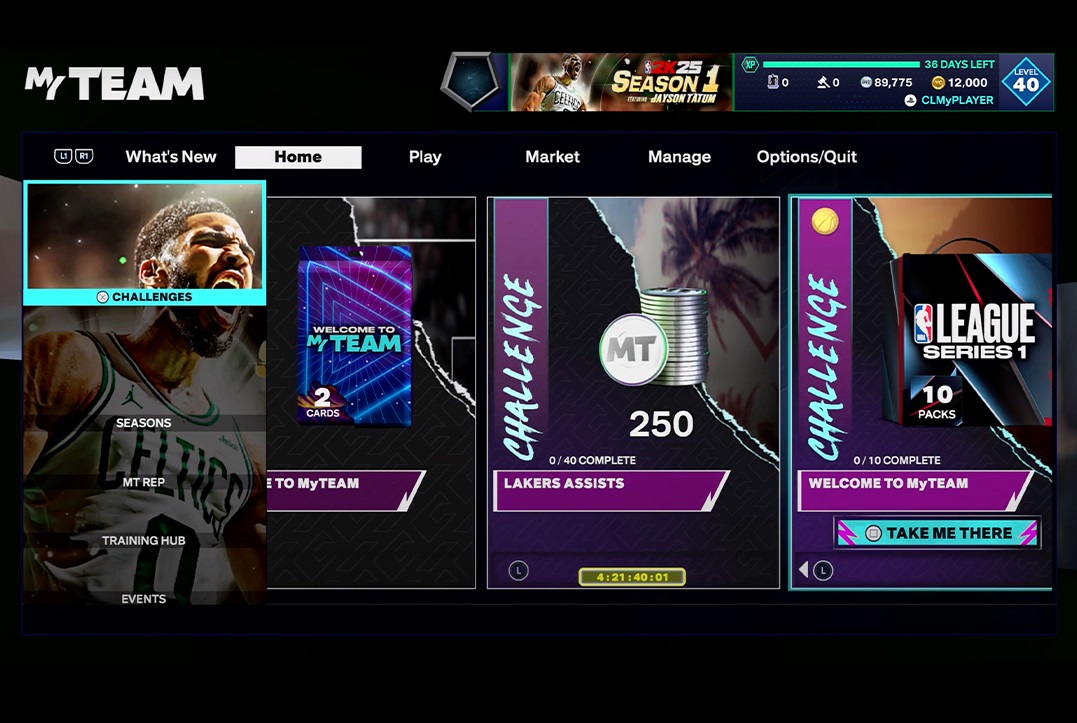Click the Level 40 diamond badge
1077x723 pixels.
tap(1026, 82)
